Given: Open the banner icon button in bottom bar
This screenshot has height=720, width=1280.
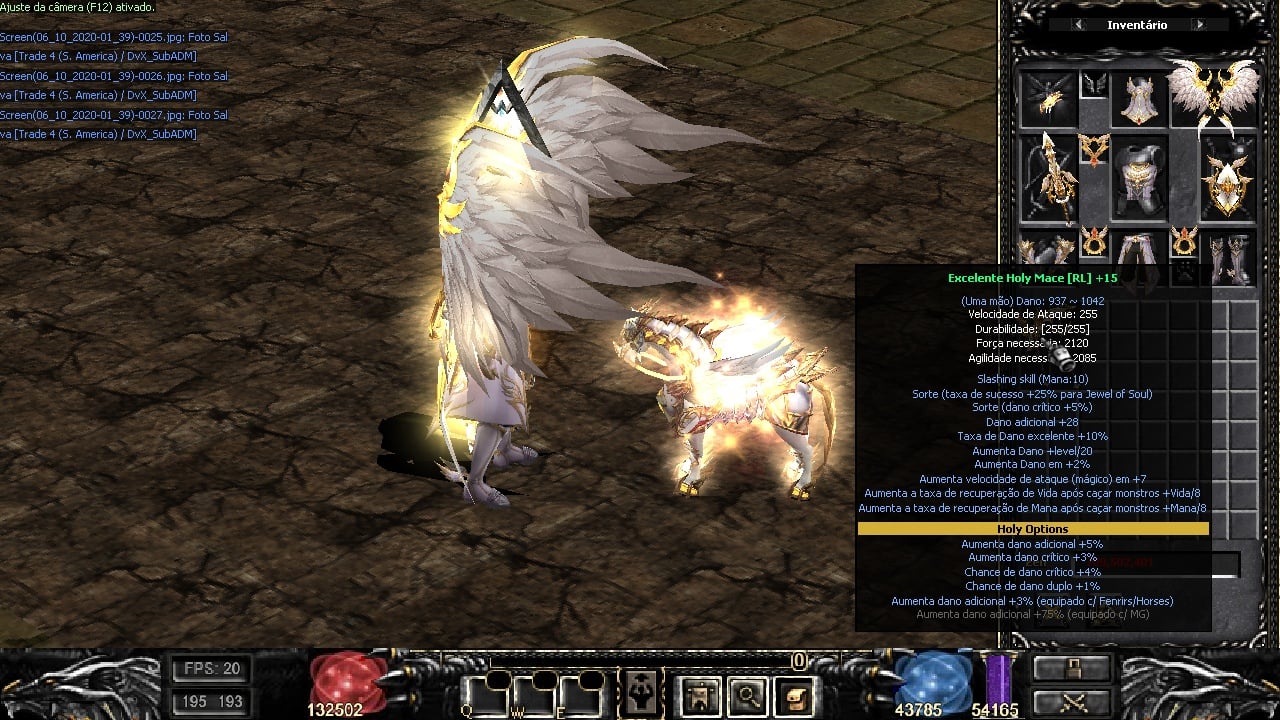Looking at the screenshot, I should (x=699, y=694).
